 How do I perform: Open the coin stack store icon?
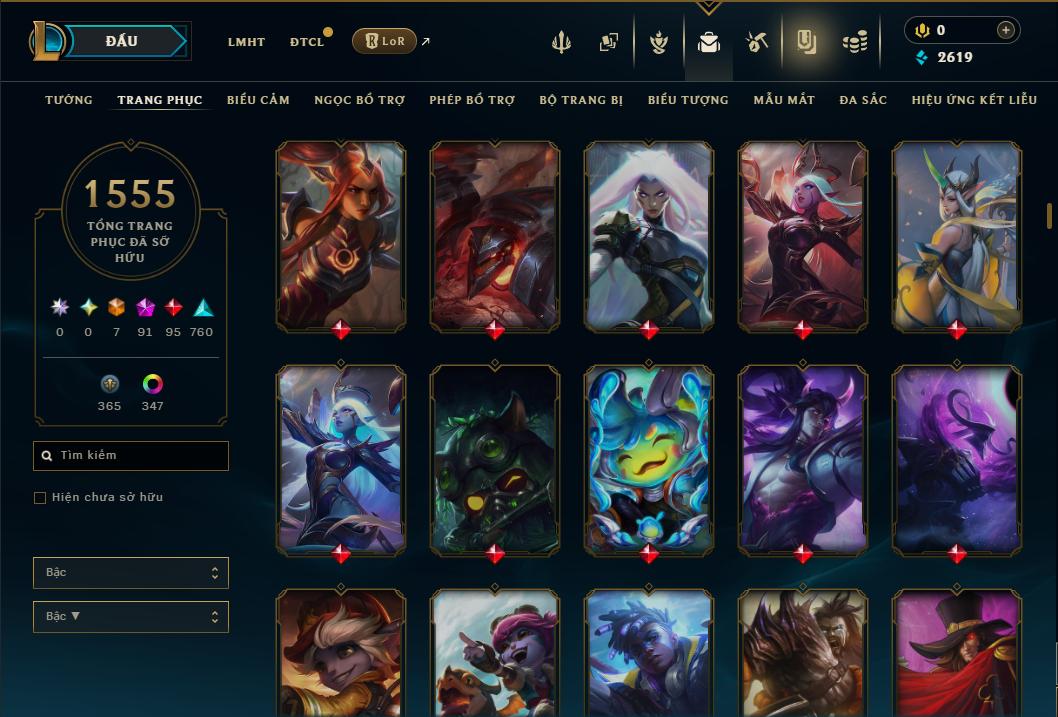click(854, 42)
